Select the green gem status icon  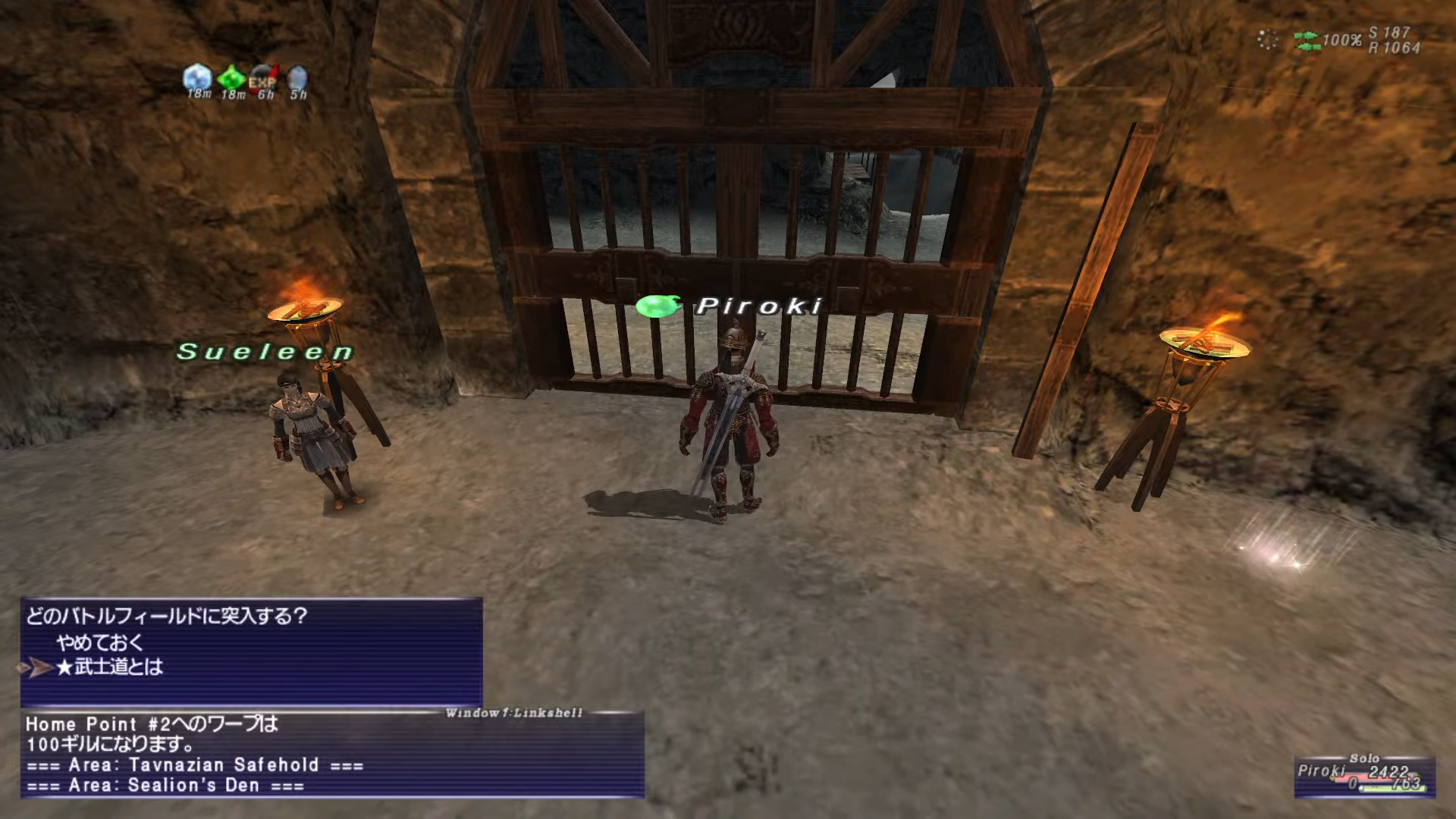[x=231, y=77]
